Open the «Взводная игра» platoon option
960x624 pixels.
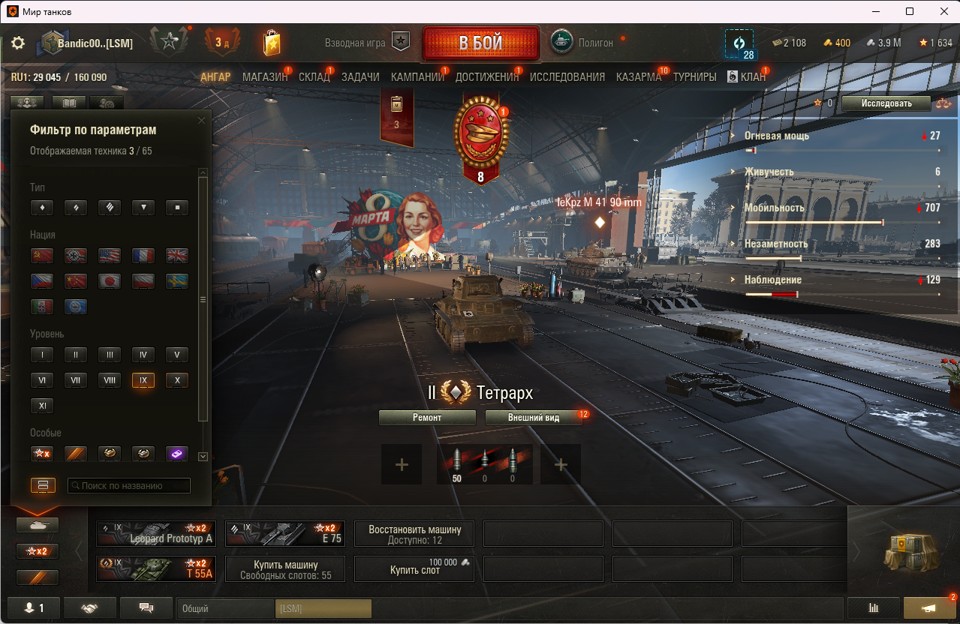tap(366, 43)
